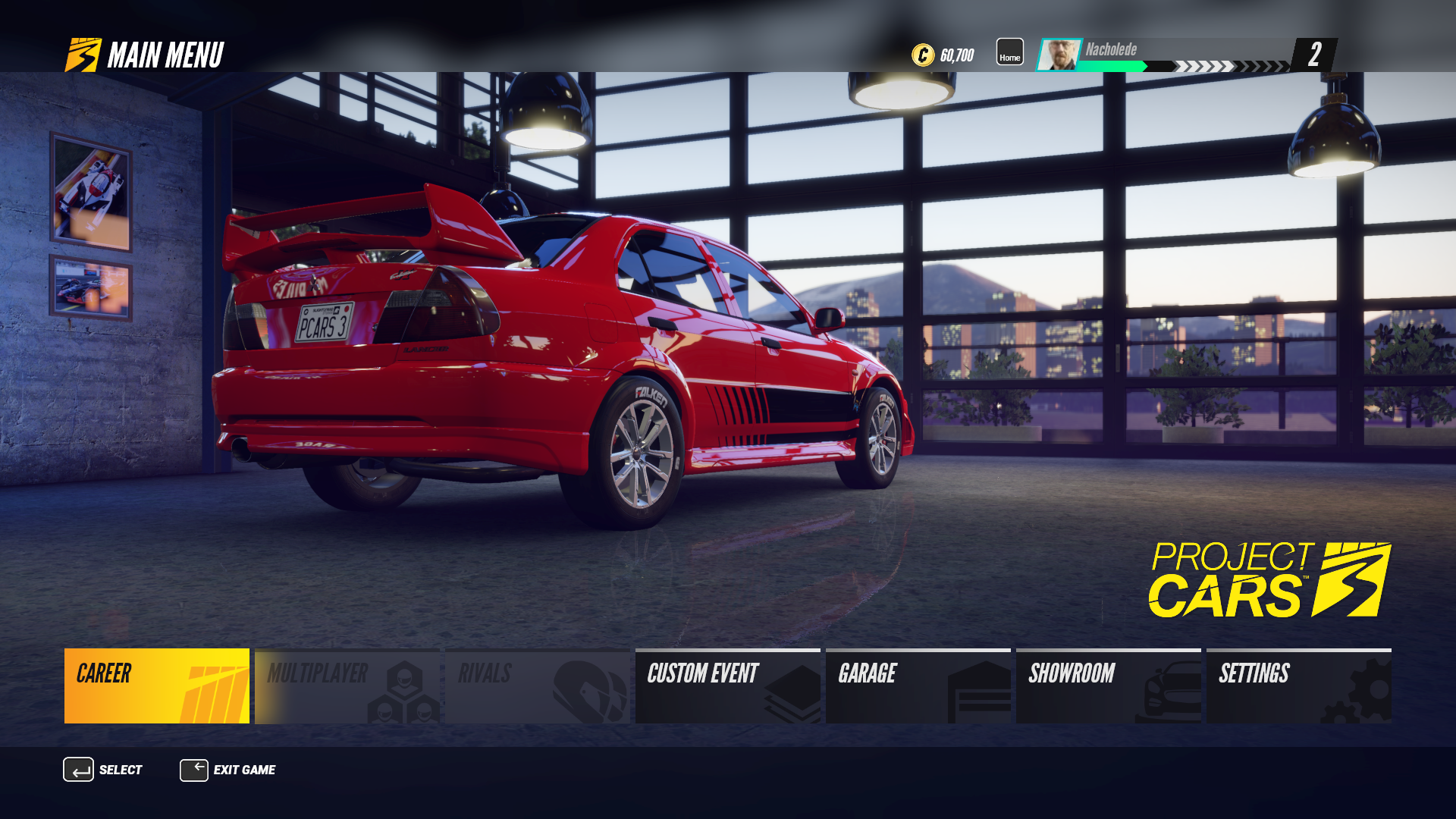Click the Select option in the footer

pos(103,770)
